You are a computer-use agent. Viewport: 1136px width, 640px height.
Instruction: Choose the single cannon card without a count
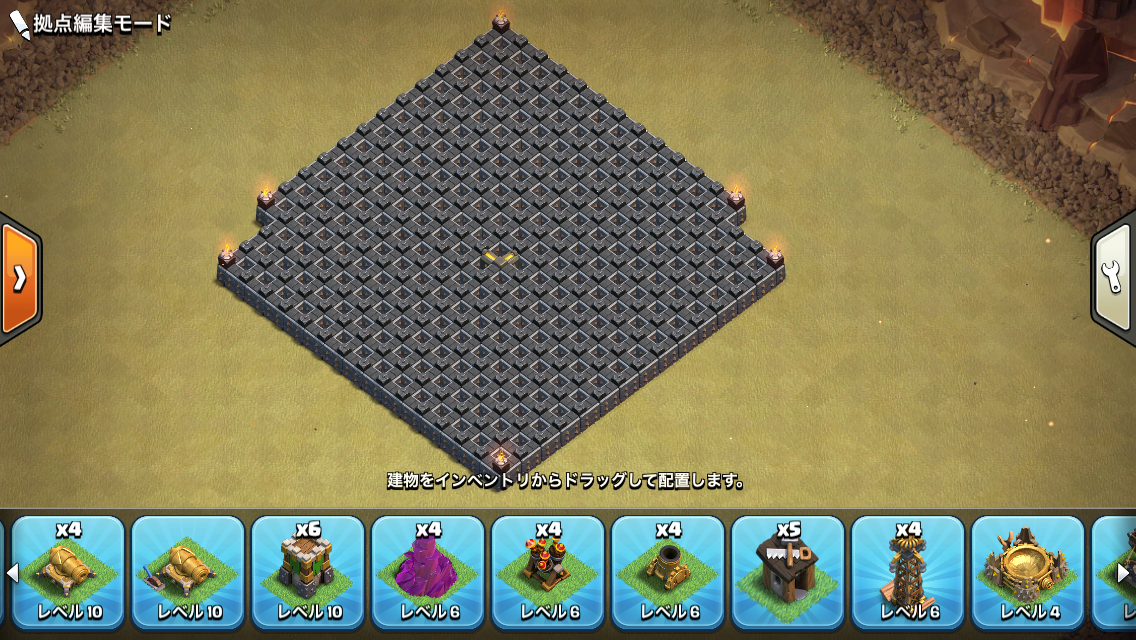click(188, 572)
